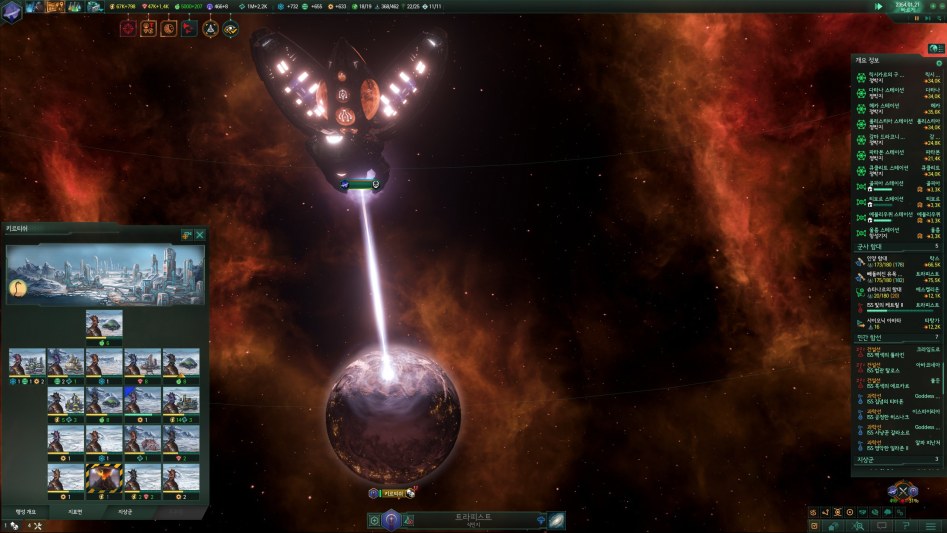The image size is (947, 533).
Task: Click the 키르티어 planet name label
Action: [391, 493]
